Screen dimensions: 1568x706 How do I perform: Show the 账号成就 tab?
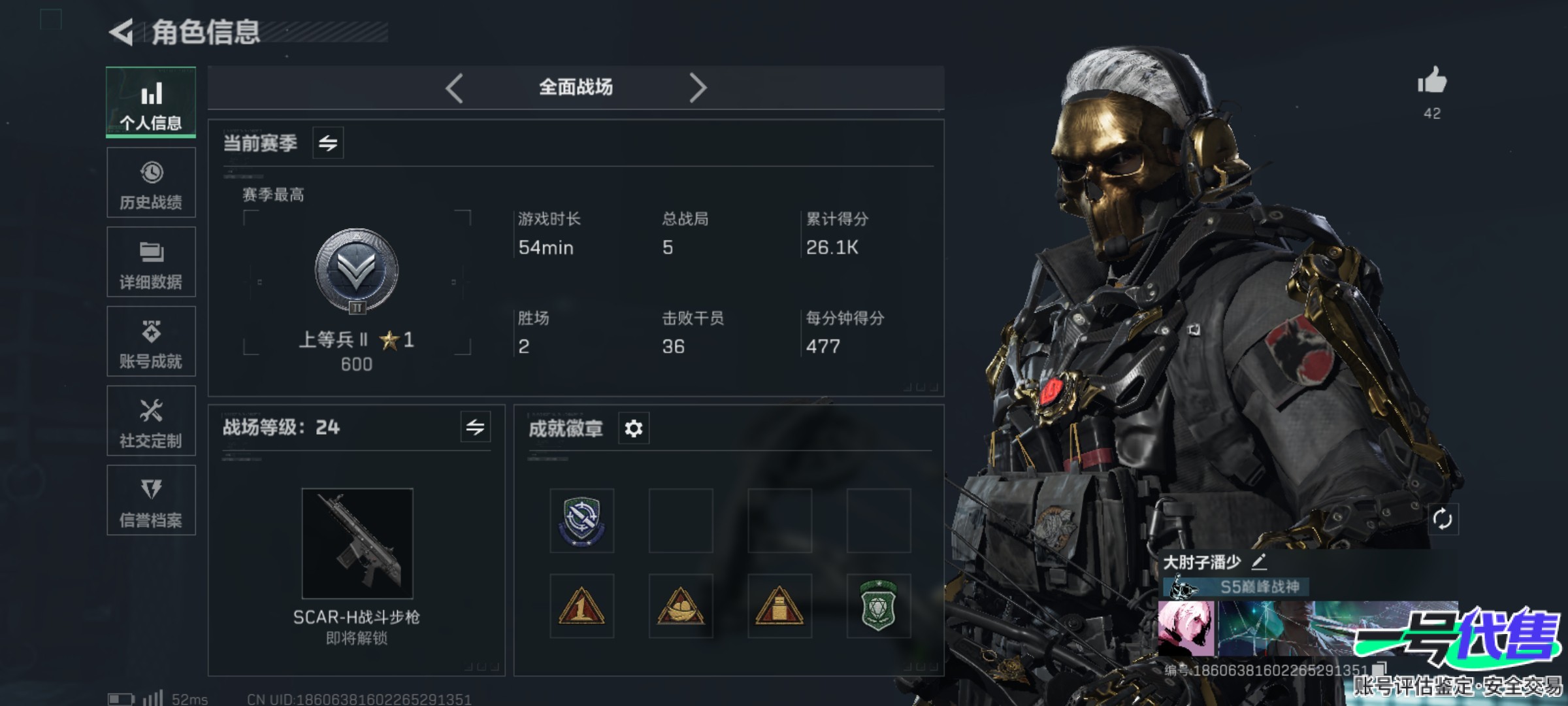(151, 342)
